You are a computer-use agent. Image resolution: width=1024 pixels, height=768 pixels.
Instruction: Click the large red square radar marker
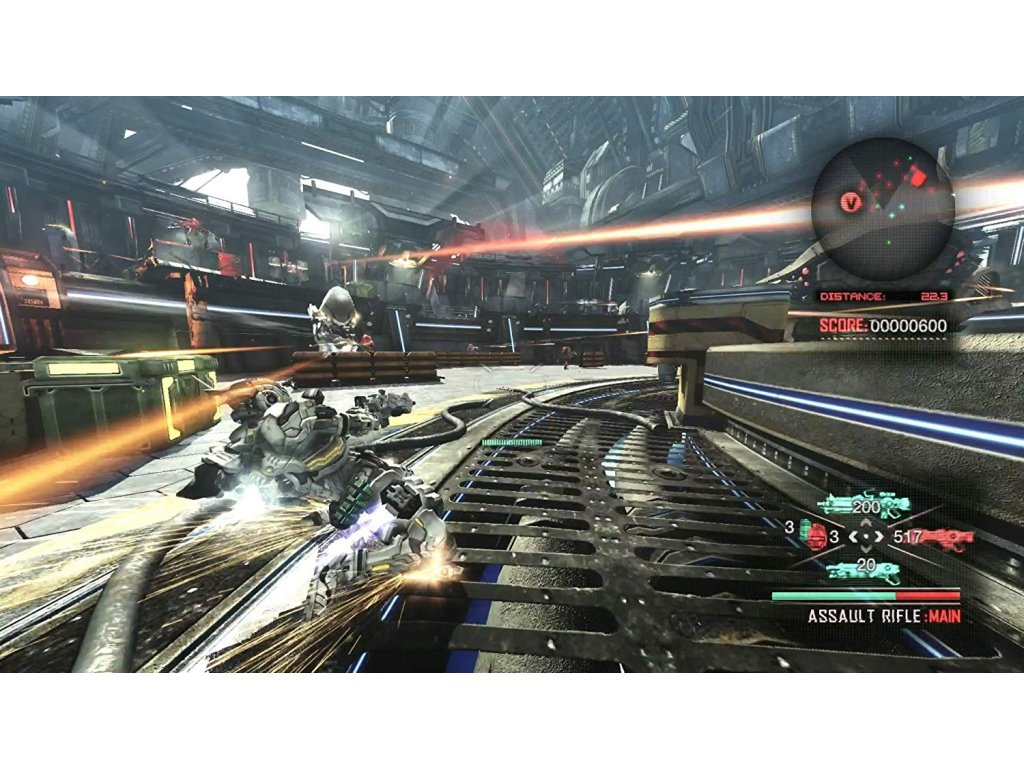pos(920,178)
